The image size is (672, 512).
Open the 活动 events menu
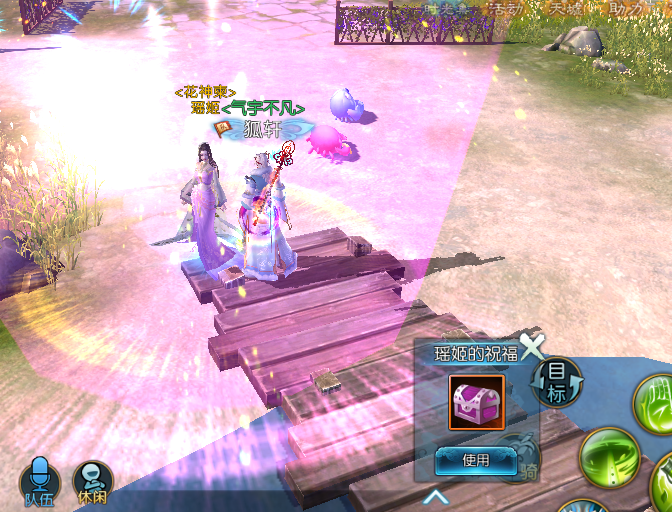click(x=503, y=9)
